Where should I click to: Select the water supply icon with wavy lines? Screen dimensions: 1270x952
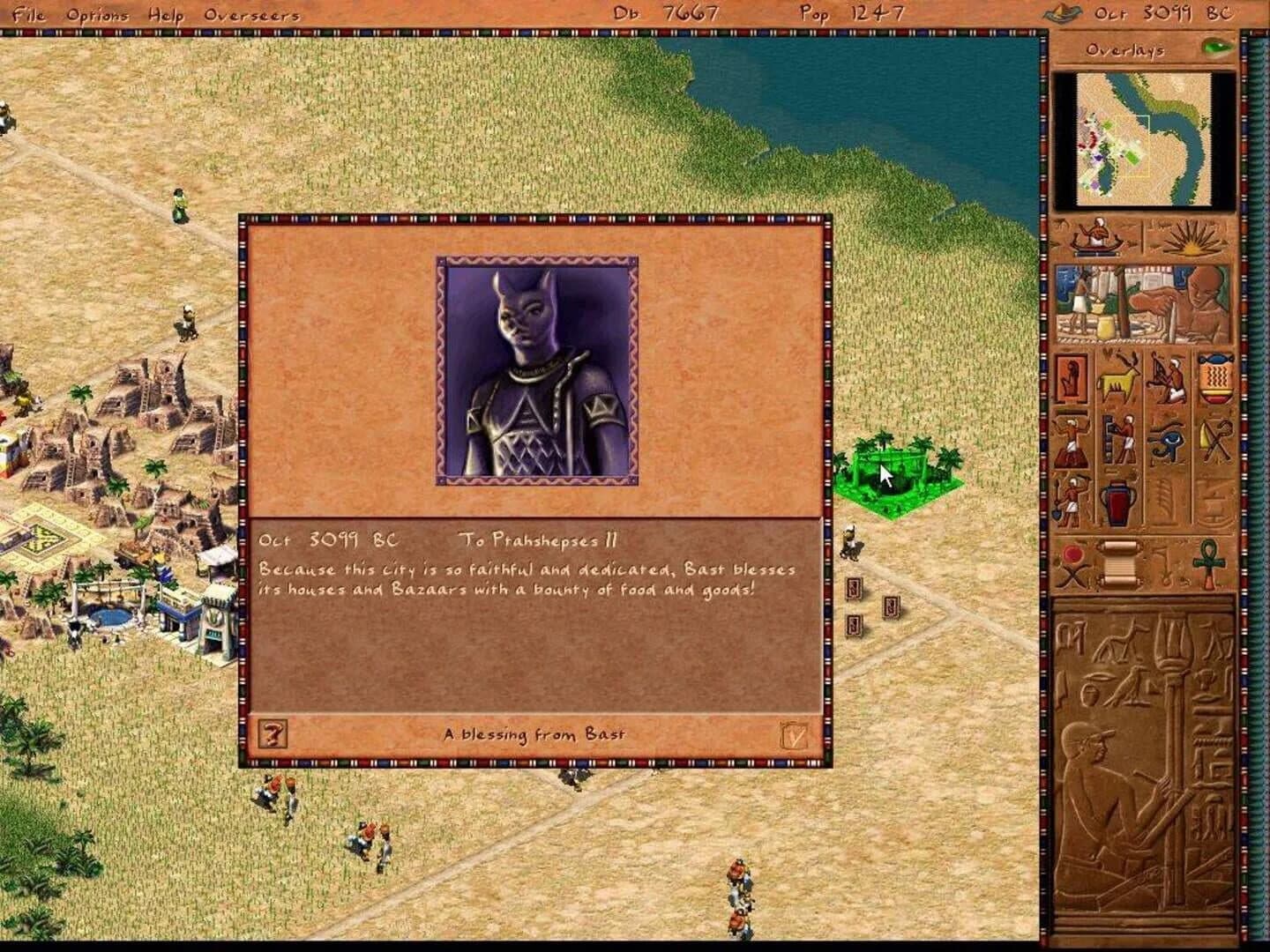coord(1215,377)
